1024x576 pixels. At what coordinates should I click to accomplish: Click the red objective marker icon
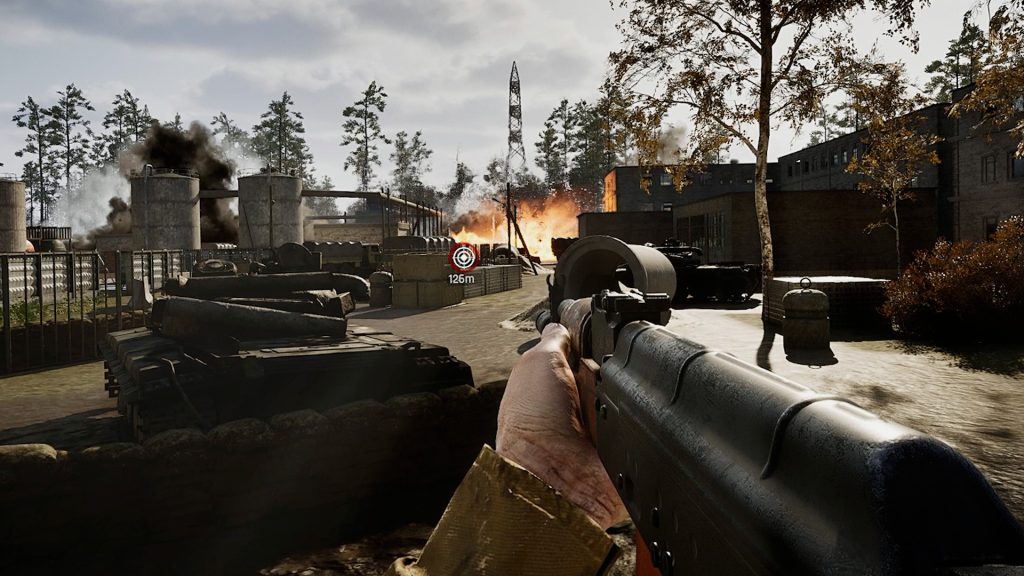(x=462, y=257)
